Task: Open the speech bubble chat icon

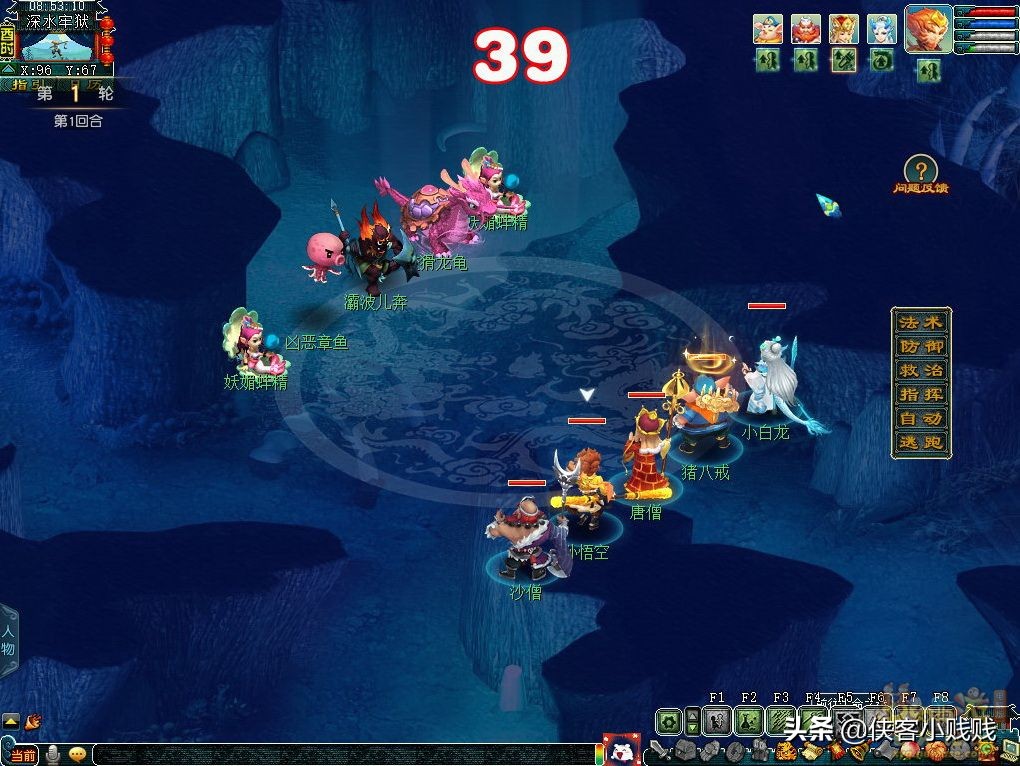Action: pos(77,754)
